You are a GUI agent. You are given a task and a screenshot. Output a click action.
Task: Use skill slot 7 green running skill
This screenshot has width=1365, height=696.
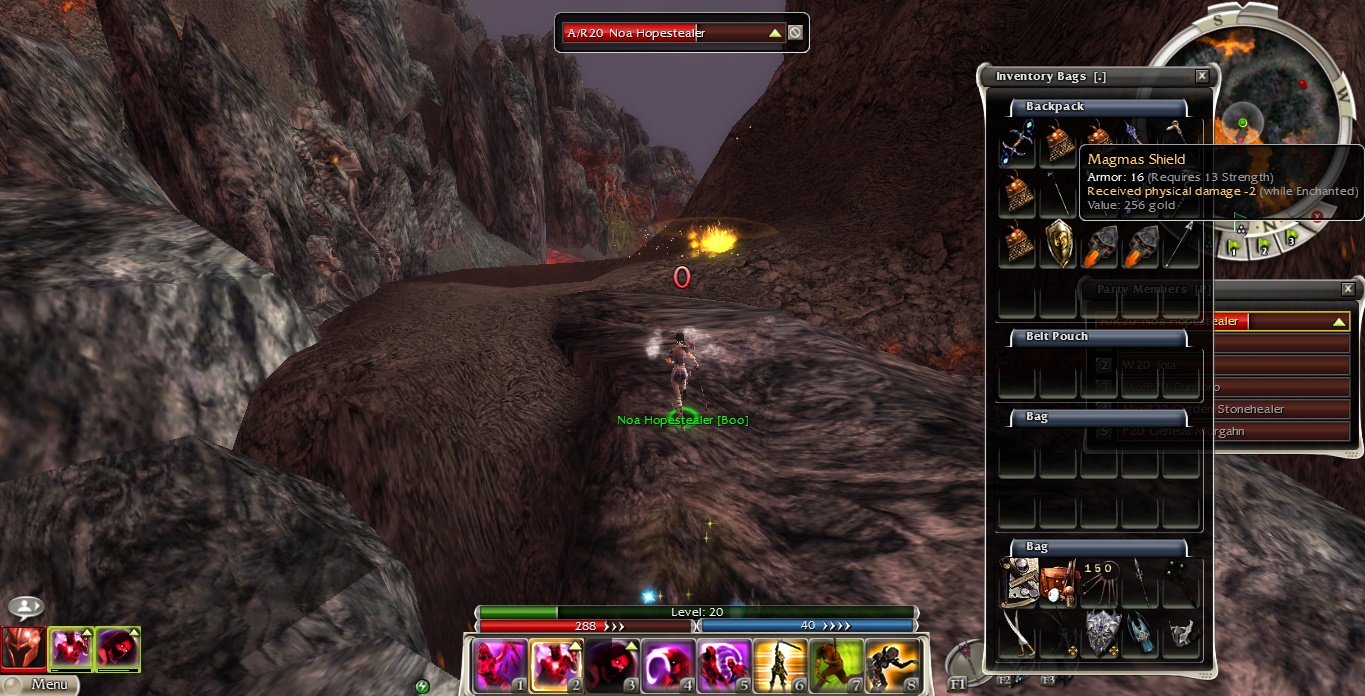[x=835, y=665]
